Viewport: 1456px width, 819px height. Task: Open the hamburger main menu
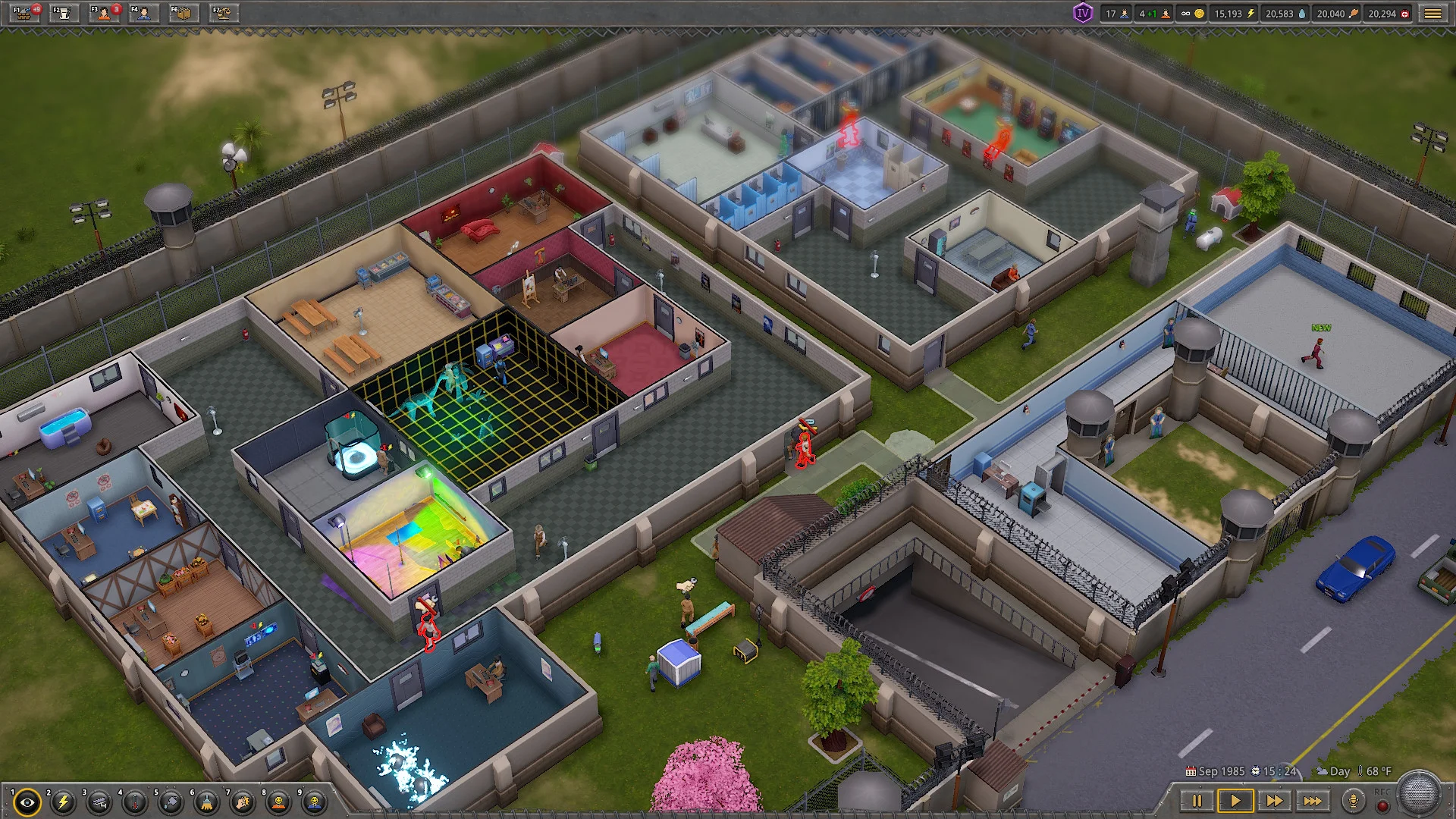click(x=1432, y=14)
